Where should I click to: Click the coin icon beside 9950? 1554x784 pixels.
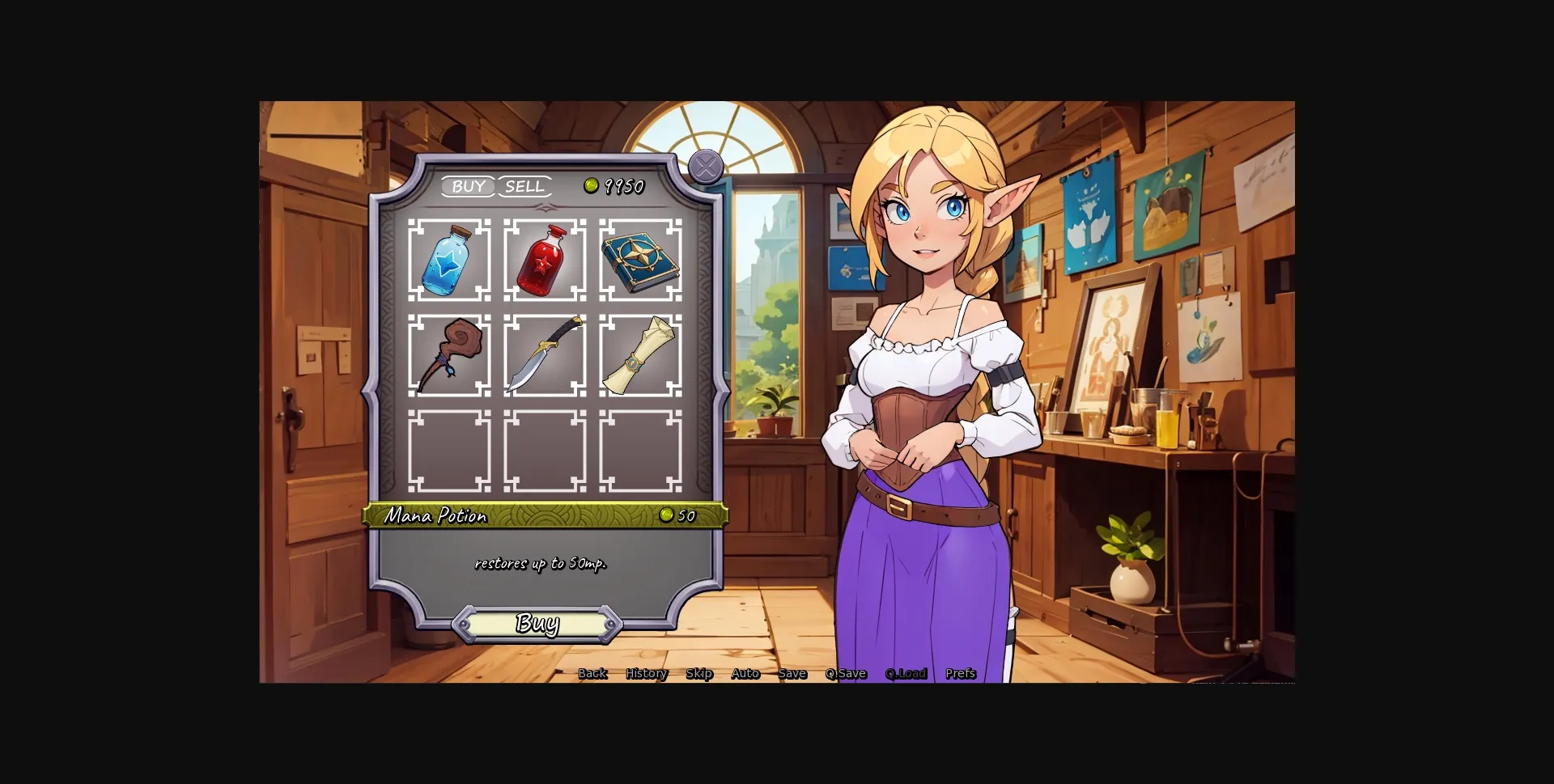point(592,185)
